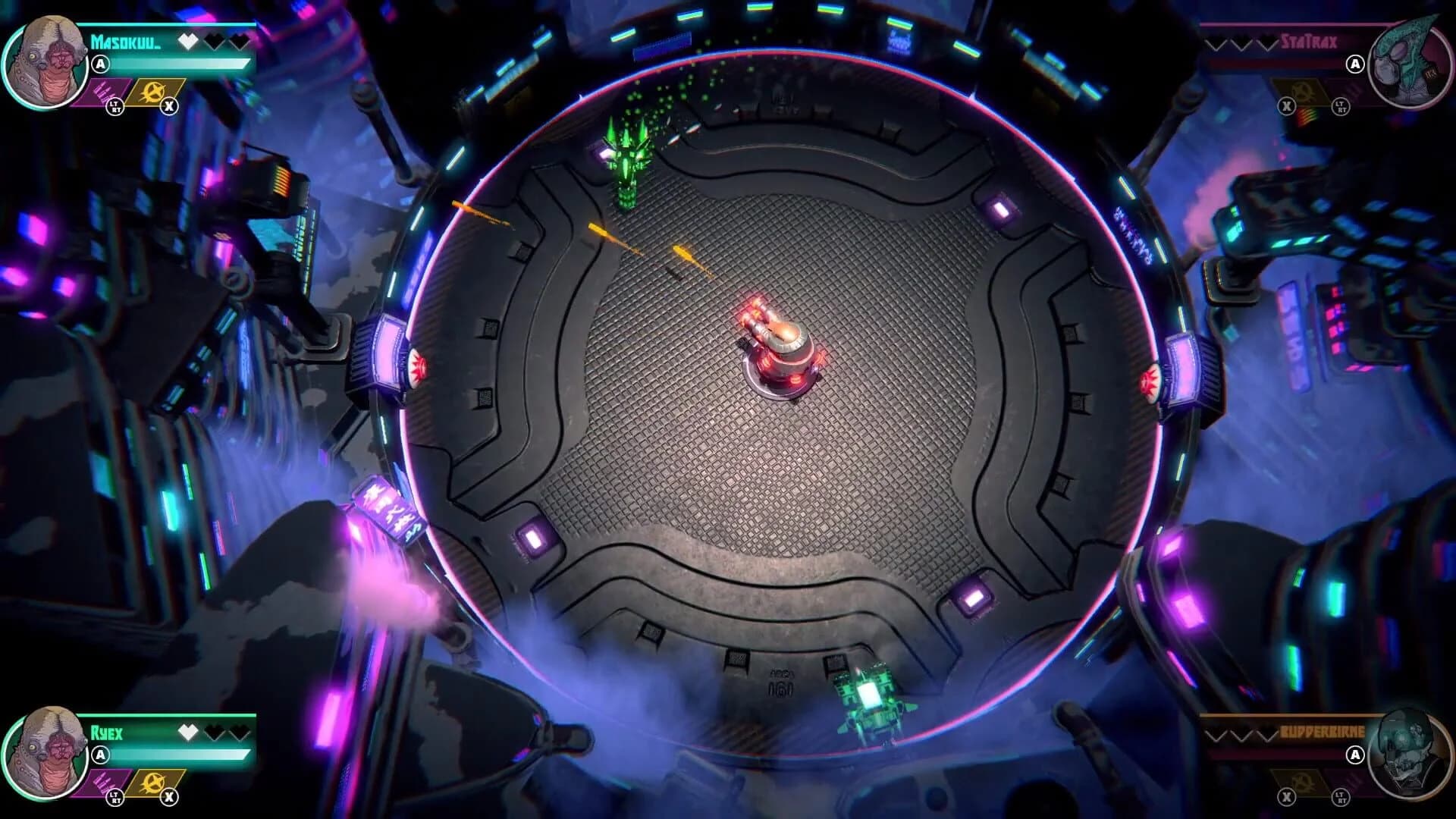Select Masokuu's gold star ability icon

pyautogui.click(x=152, y=91)
